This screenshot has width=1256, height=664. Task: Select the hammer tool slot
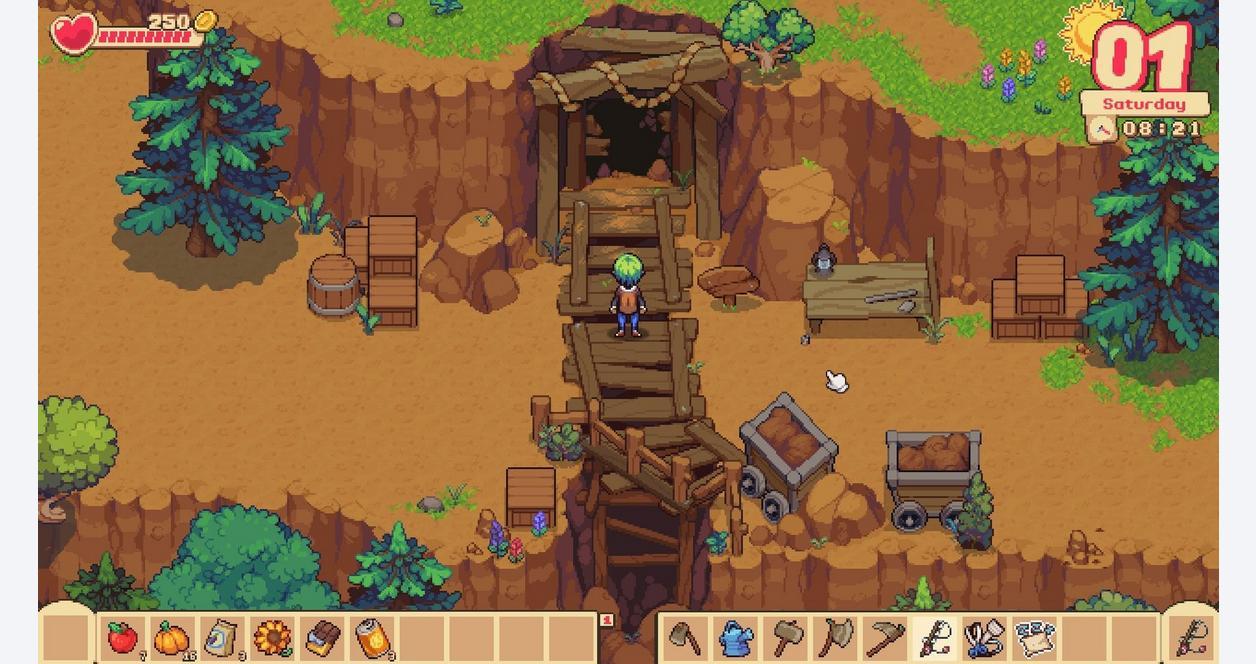click(786, 638)
